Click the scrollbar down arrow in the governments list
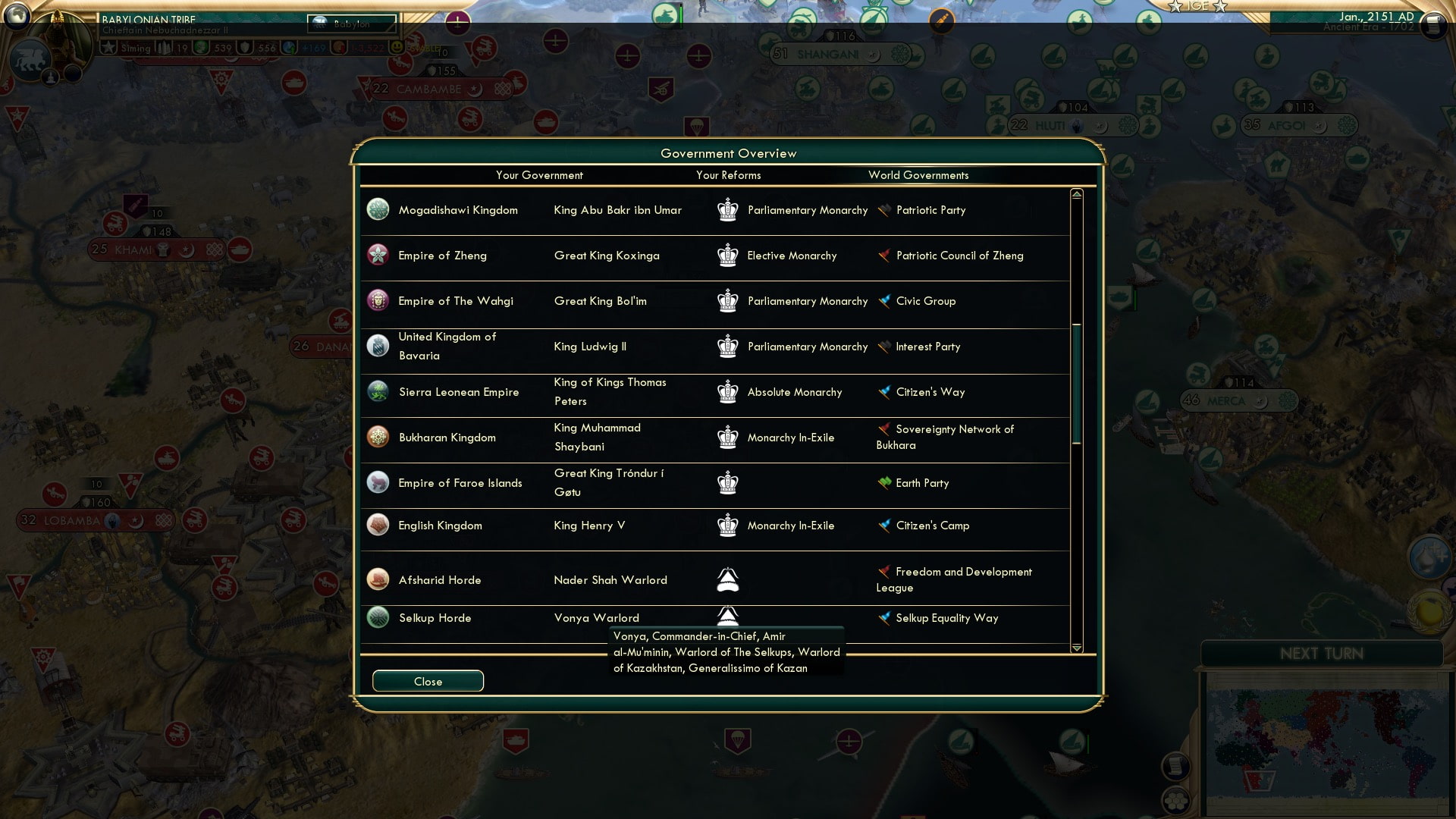The image size is (1456, 819). (x=1075, y=648)
